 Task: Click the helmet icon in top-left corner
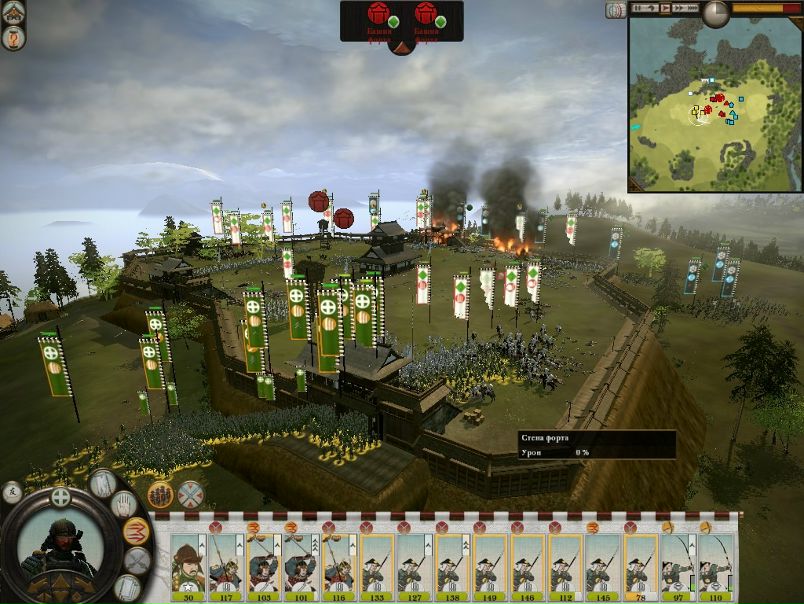coord(14,14)
